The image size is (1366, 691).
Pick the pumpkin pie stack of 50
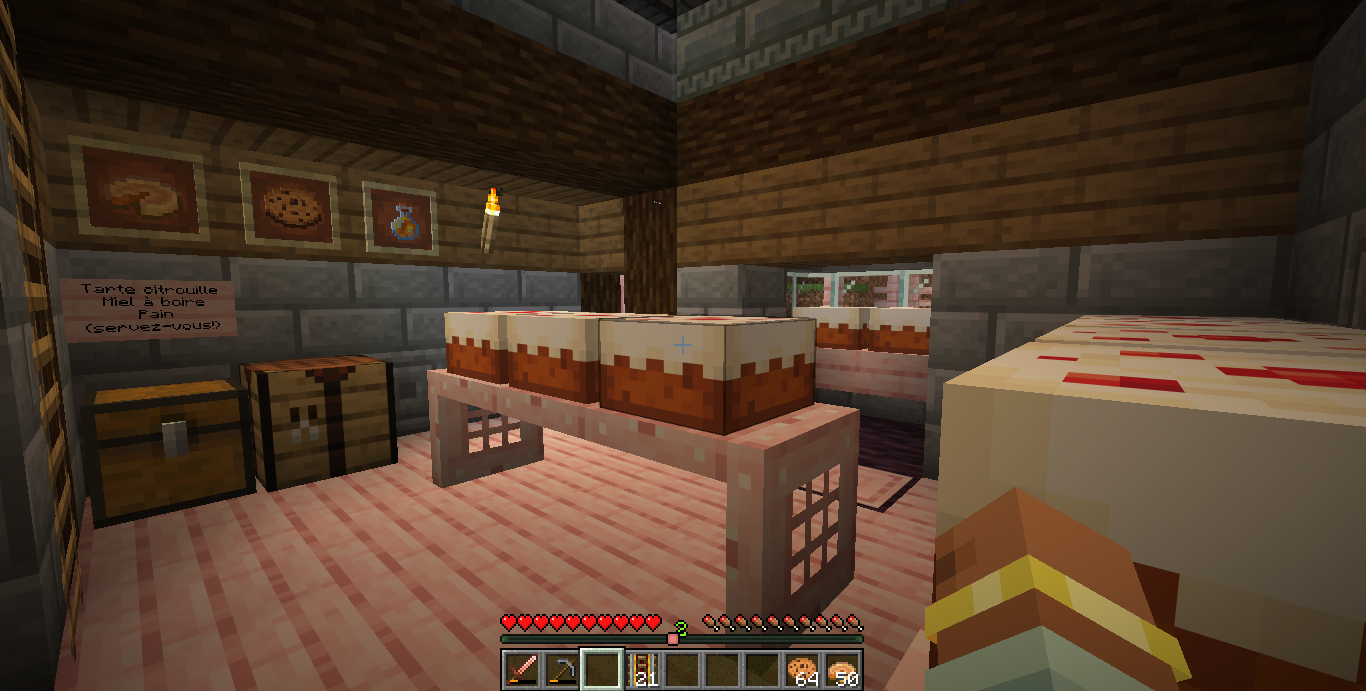tap(842, 669)
